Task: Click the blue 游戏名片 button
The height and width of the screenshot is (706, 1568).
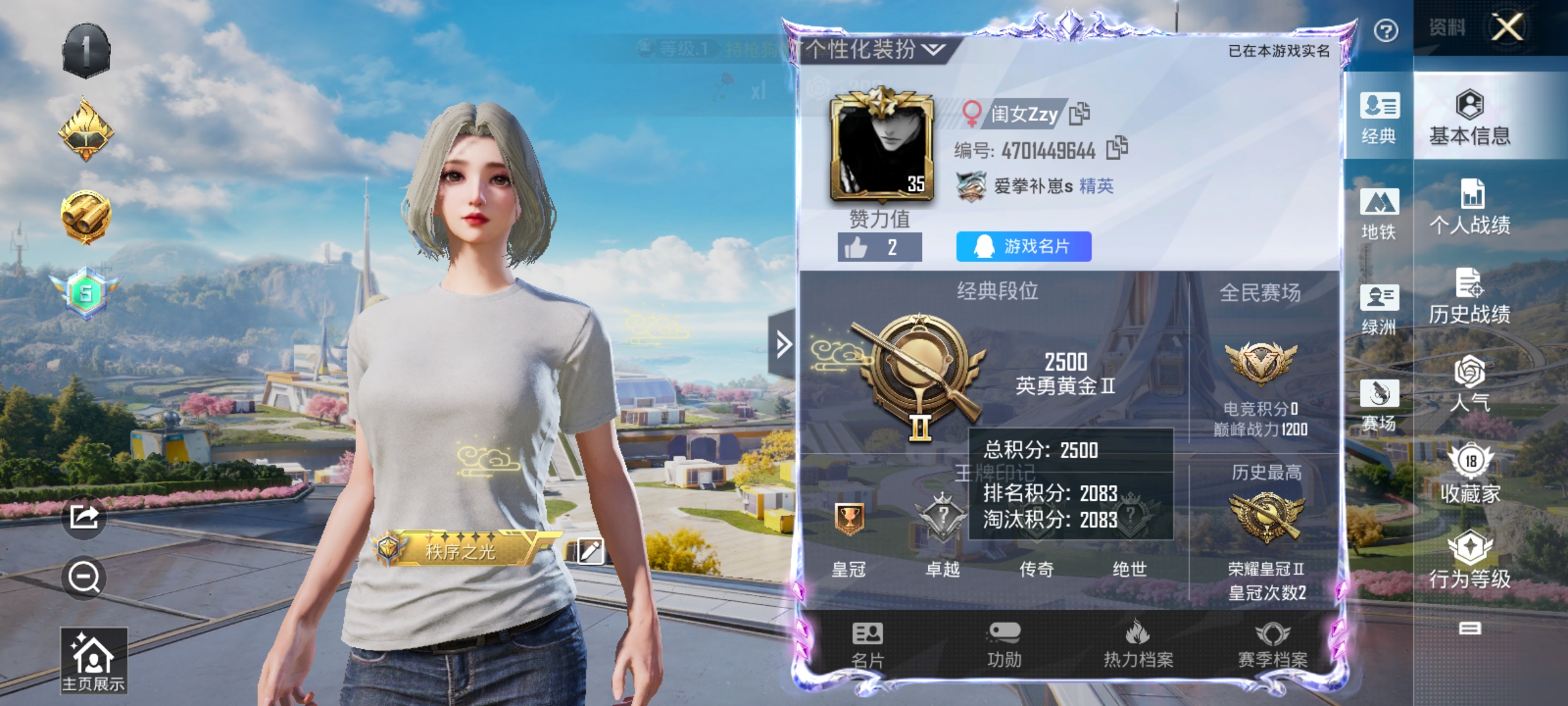Action: tap(1023, 246)
